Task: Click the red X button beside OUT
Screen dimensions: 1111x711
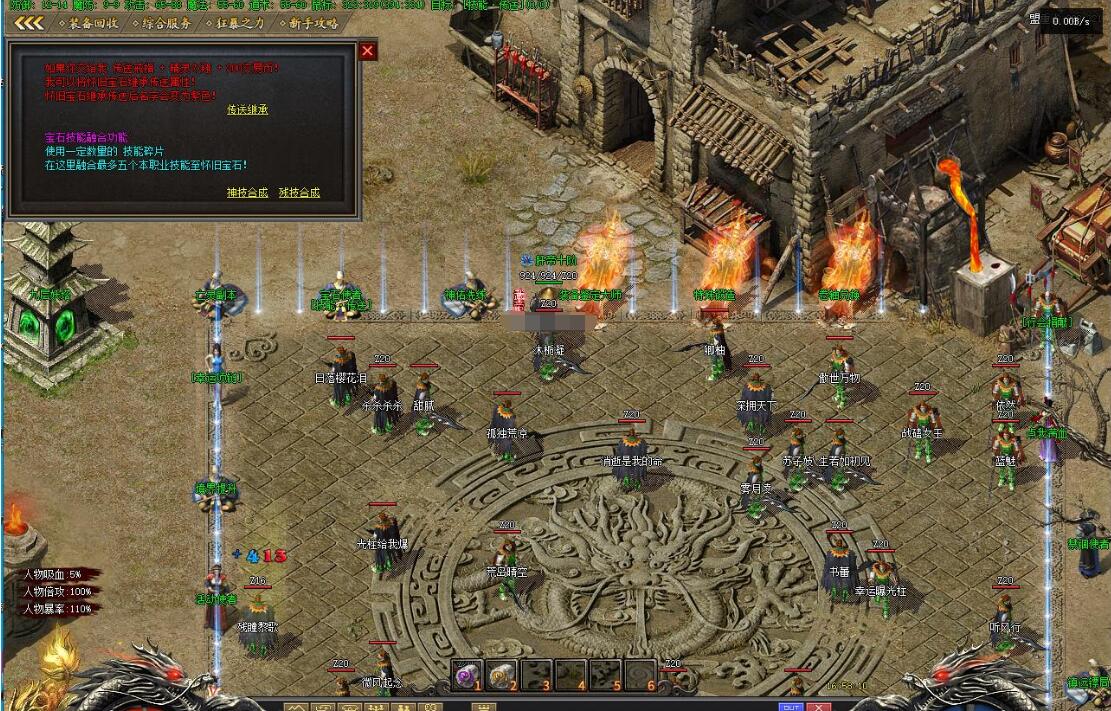Action: [820, 706]
